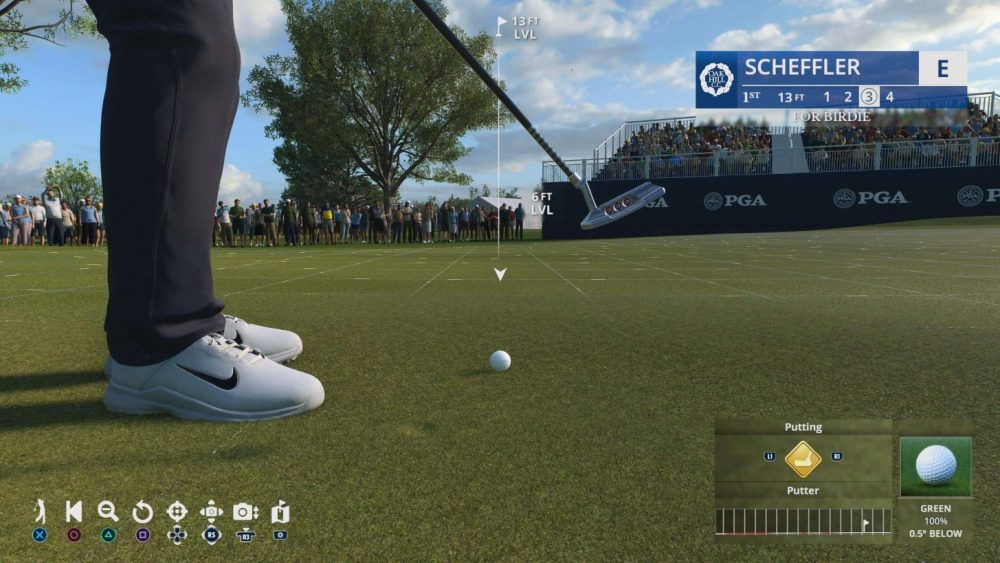Image resolution: width=1000 pixels, height=563 pixels.
Task: Select the crosshair aim icon
Action: coord(177,511)
